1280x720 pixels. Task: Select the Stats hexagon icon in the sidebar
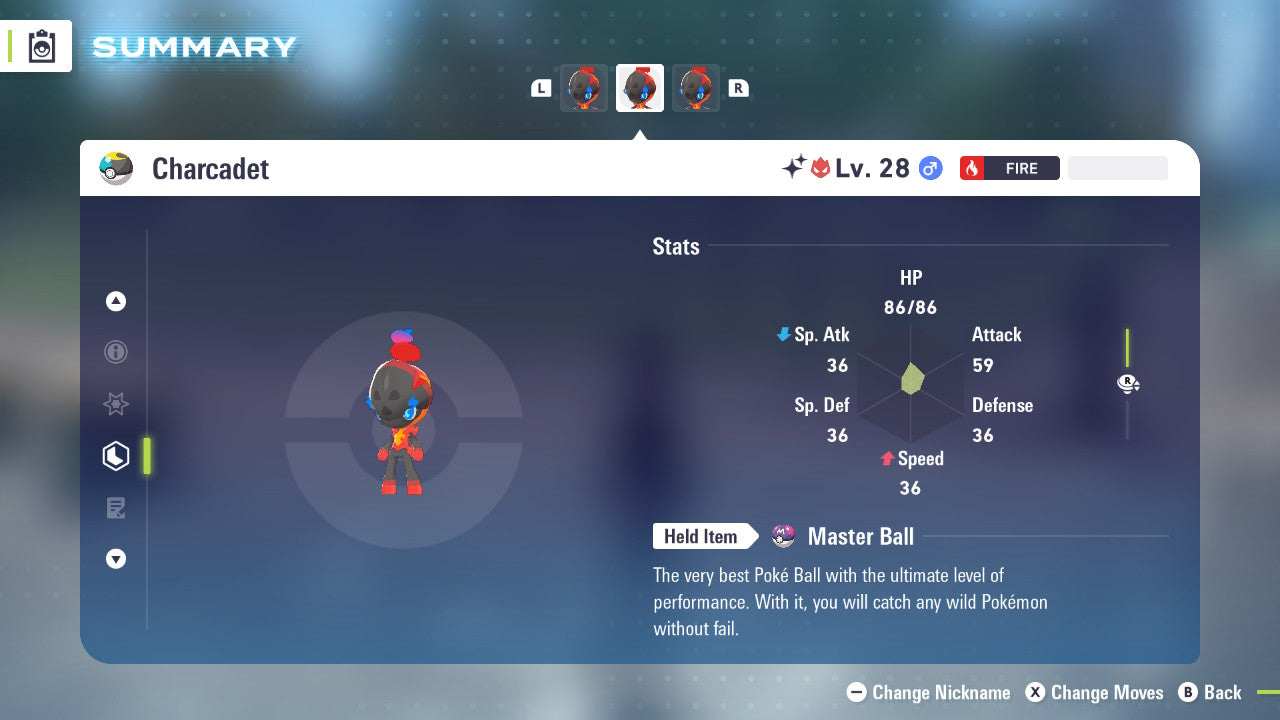116,455
